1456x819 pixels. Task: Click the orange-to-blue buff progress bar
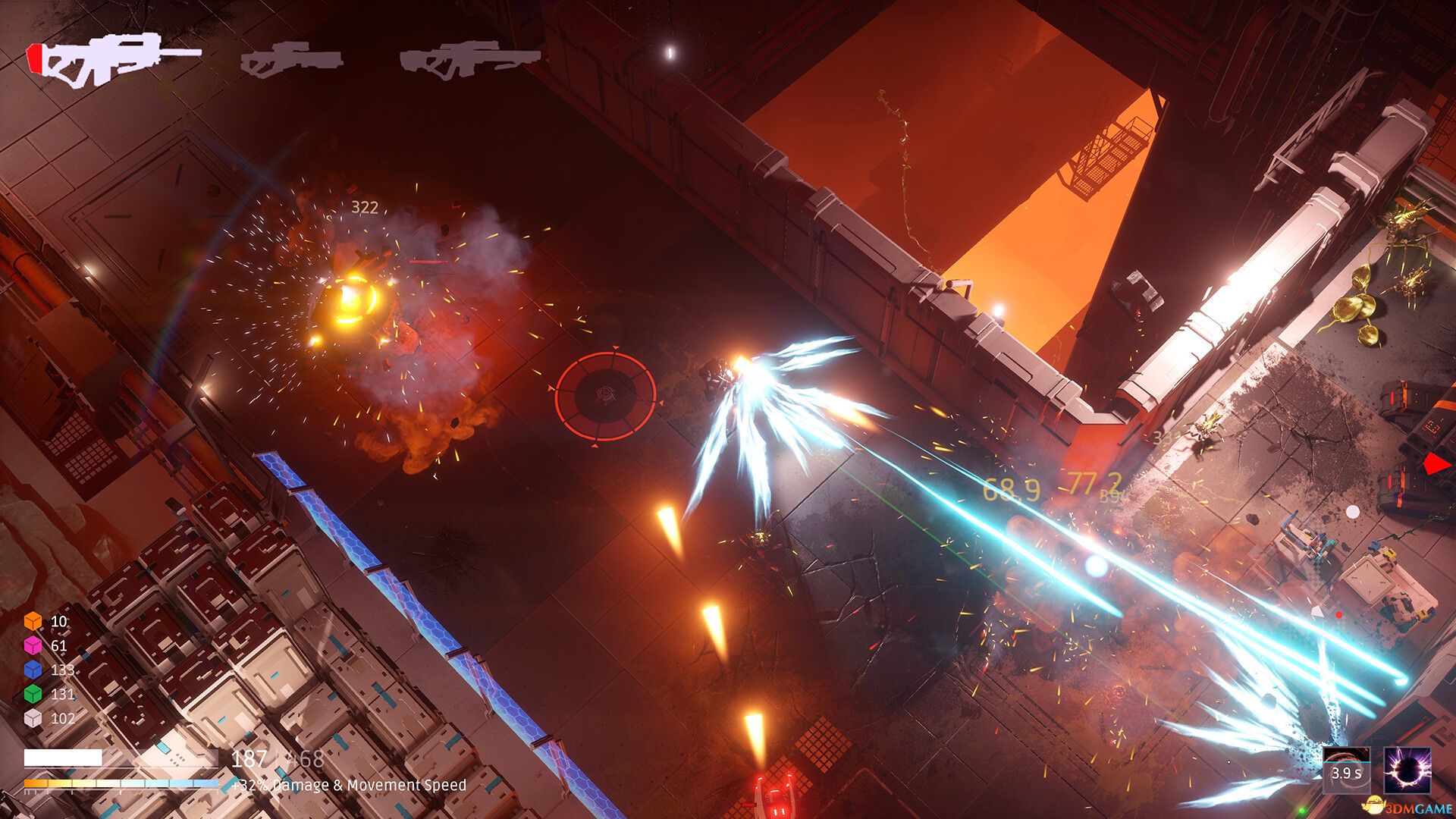tap(121, 783)
